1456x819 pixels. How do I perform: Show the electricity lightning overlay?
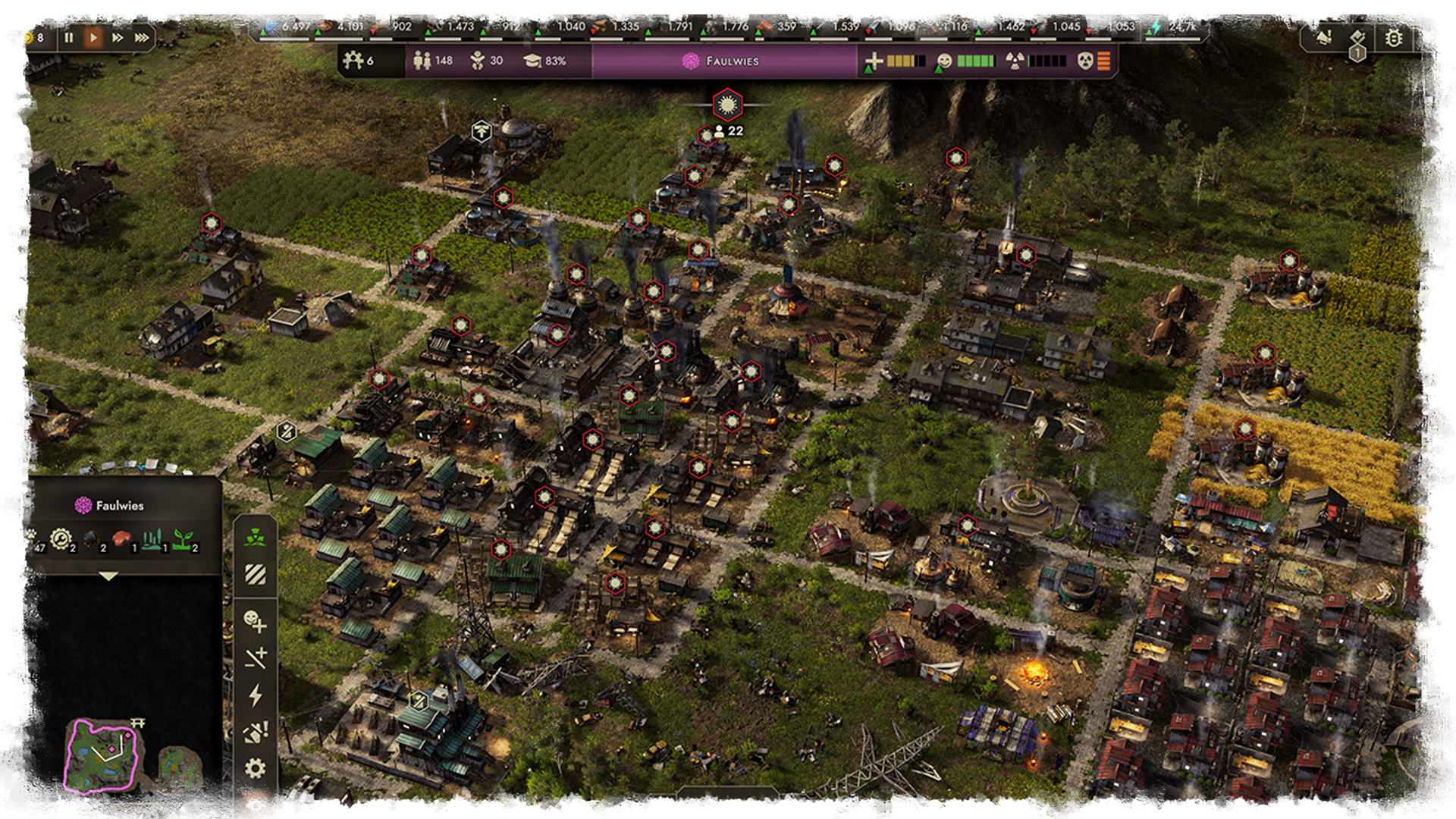[255, 695]
